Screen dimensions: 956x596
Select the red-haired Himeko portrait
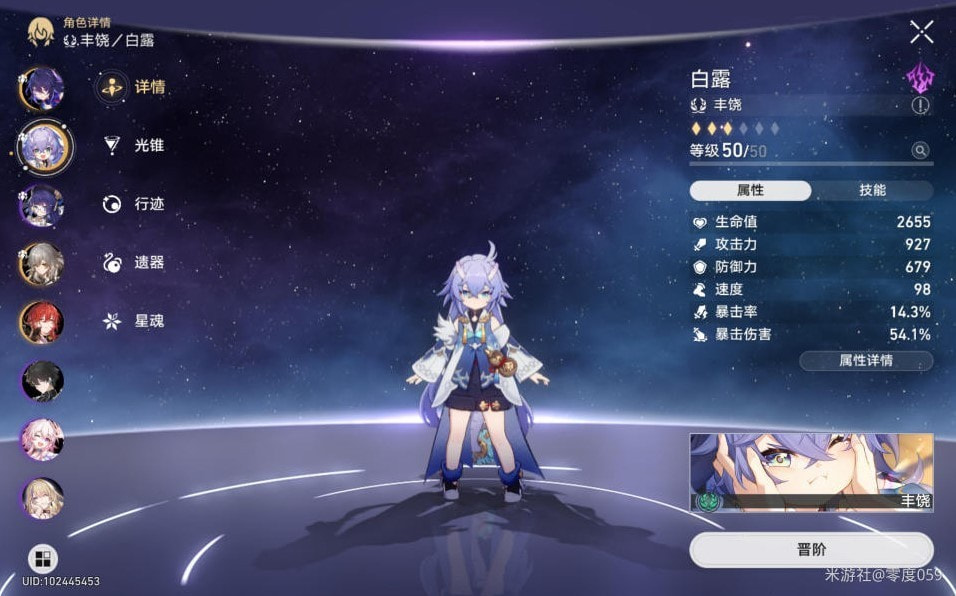(42, 322)
